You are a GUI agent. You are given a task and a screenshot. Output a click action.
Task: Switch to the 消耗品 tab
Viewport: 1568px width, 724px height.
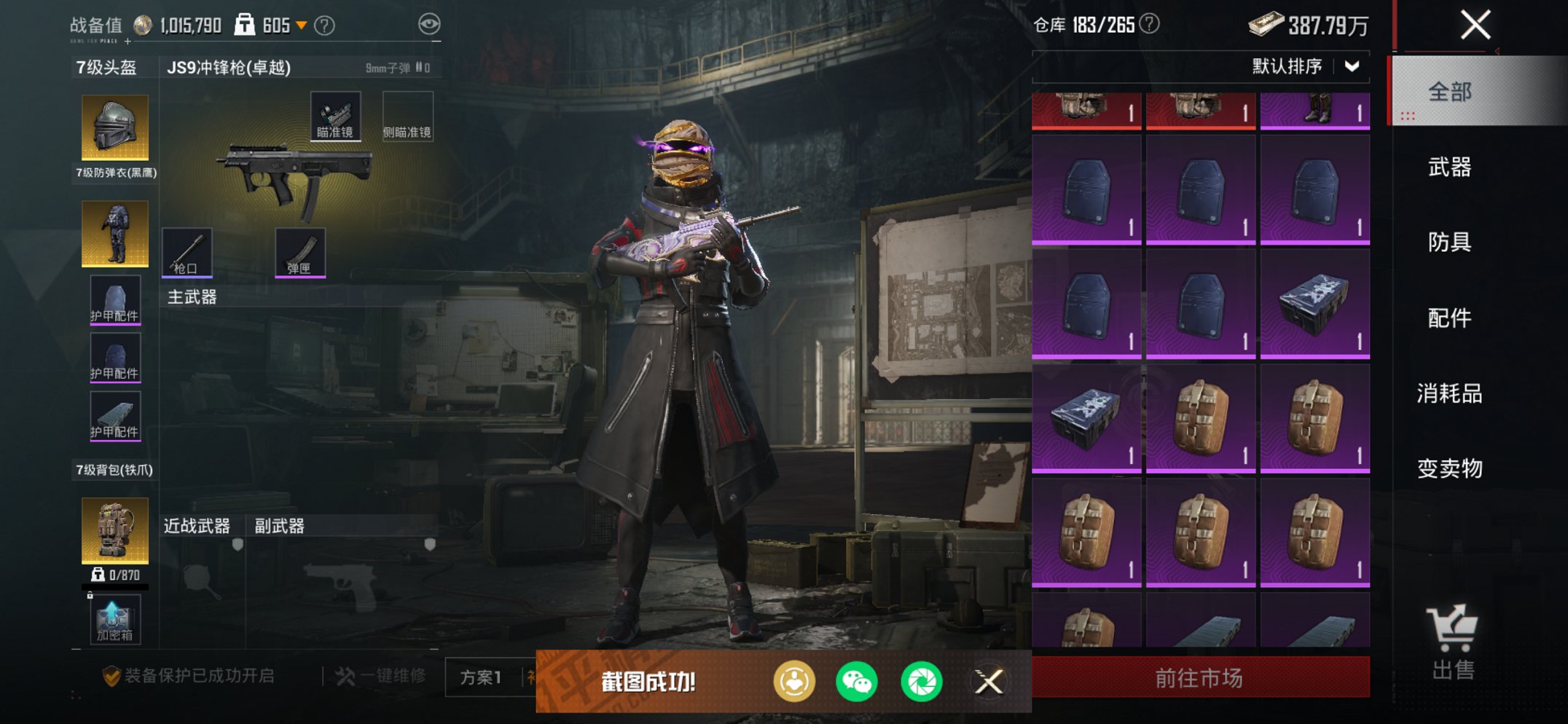tap(1450, 393)
